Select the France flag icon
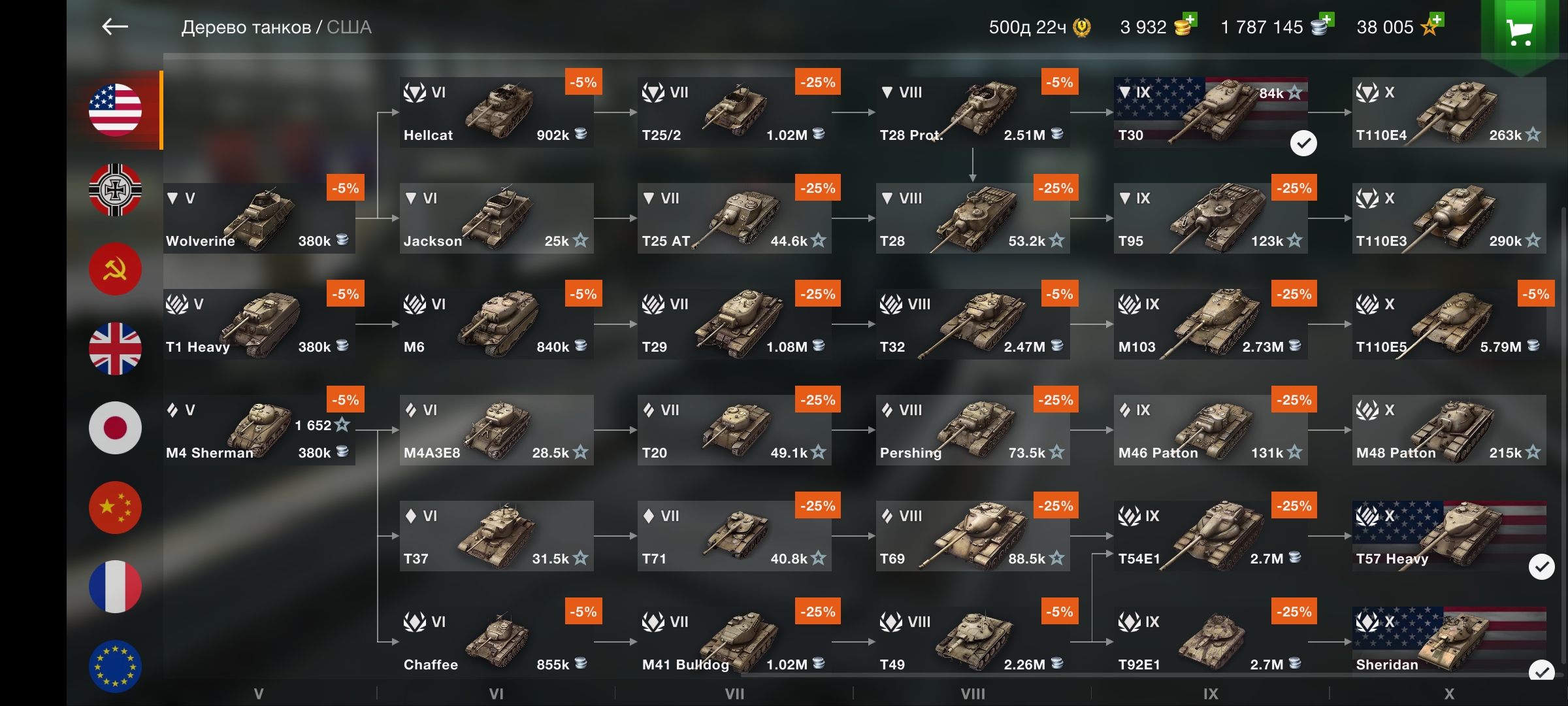Viewport: 1568px width, 706px height. (x=114, y=586)
